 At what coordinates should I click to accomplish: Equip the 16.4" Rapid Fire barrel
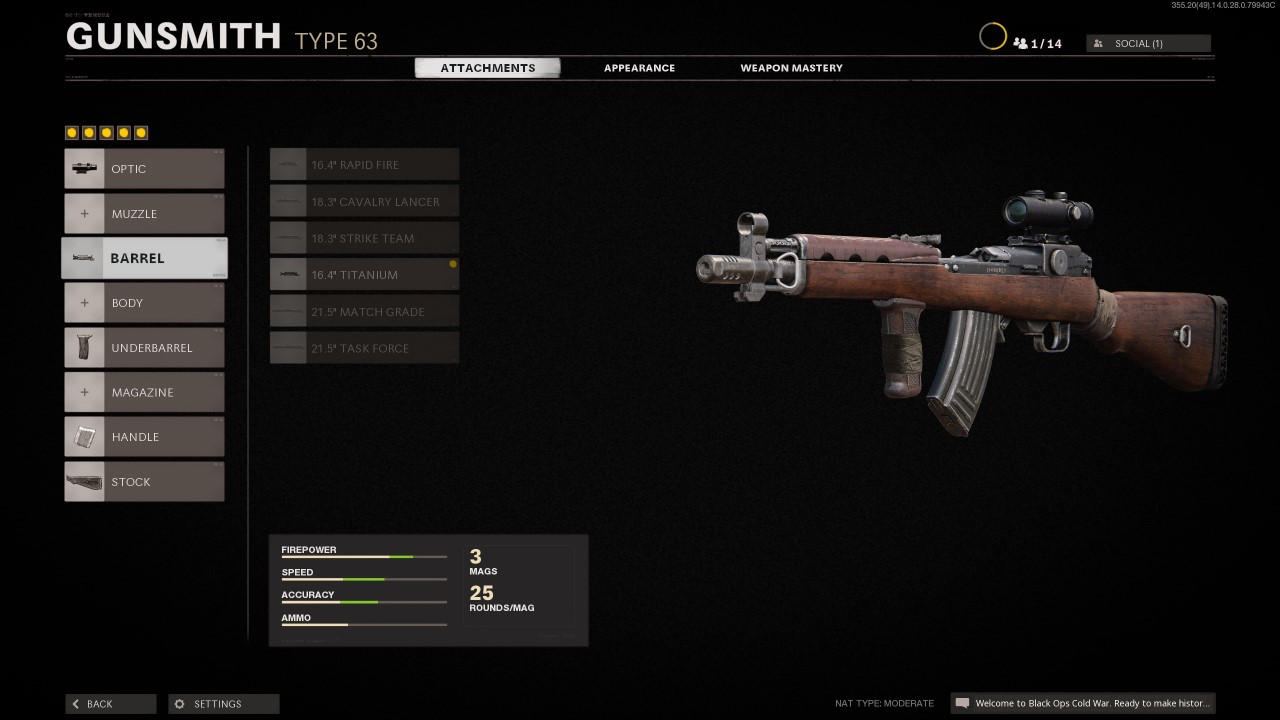click(363, 164)
